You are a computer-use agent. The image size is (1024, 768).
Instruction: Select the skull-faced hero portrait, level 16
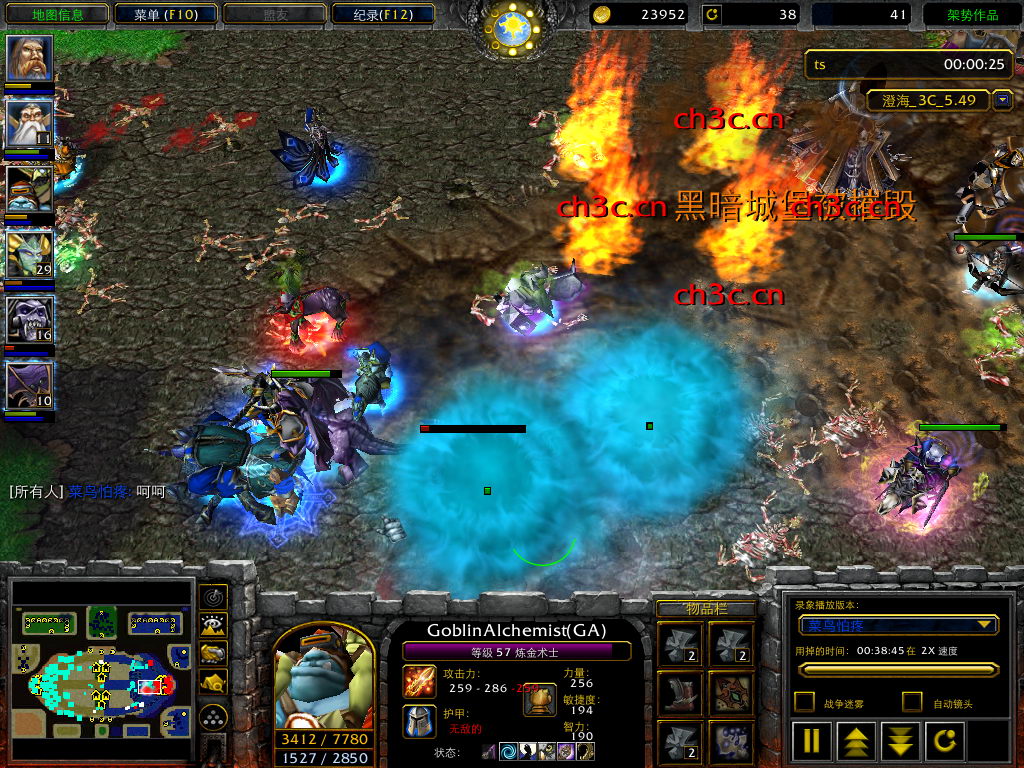click(29, 320)
